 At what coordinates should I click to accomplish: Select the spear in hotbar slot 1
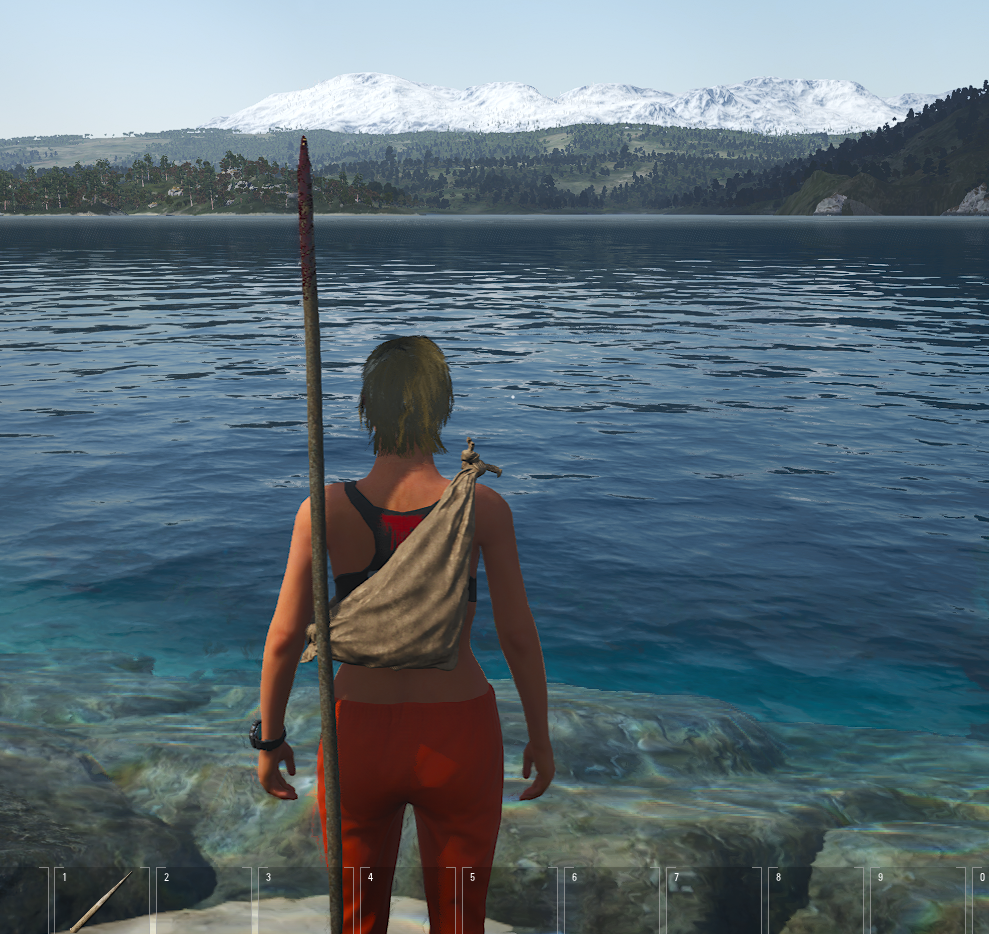point(101,901)
